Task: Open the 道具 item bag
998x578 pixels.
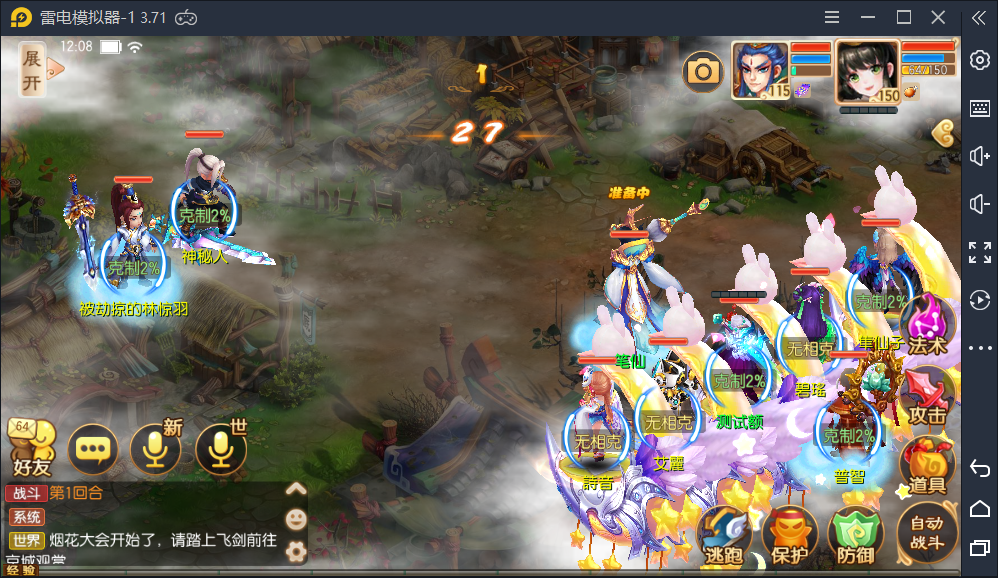Action: point(927,467)
